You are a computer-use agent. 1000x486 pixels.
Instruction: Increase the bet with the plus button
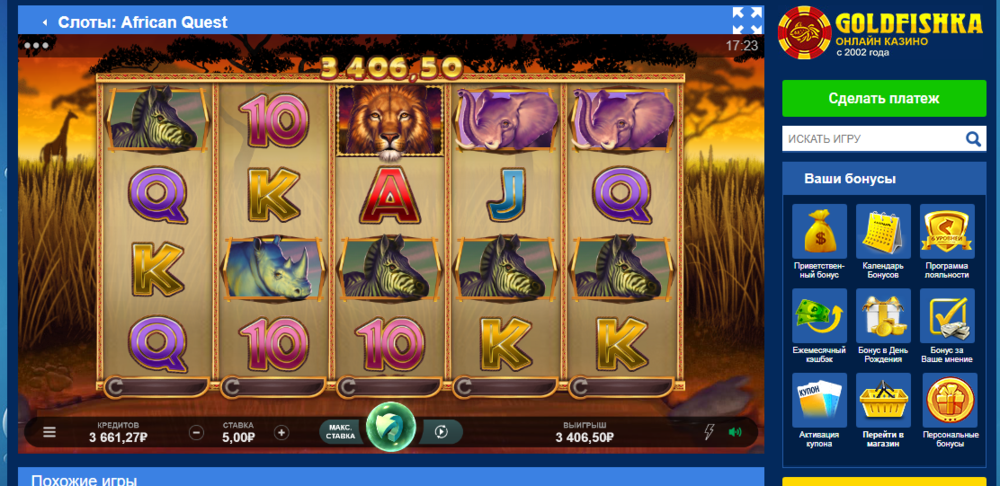point(281,433)
